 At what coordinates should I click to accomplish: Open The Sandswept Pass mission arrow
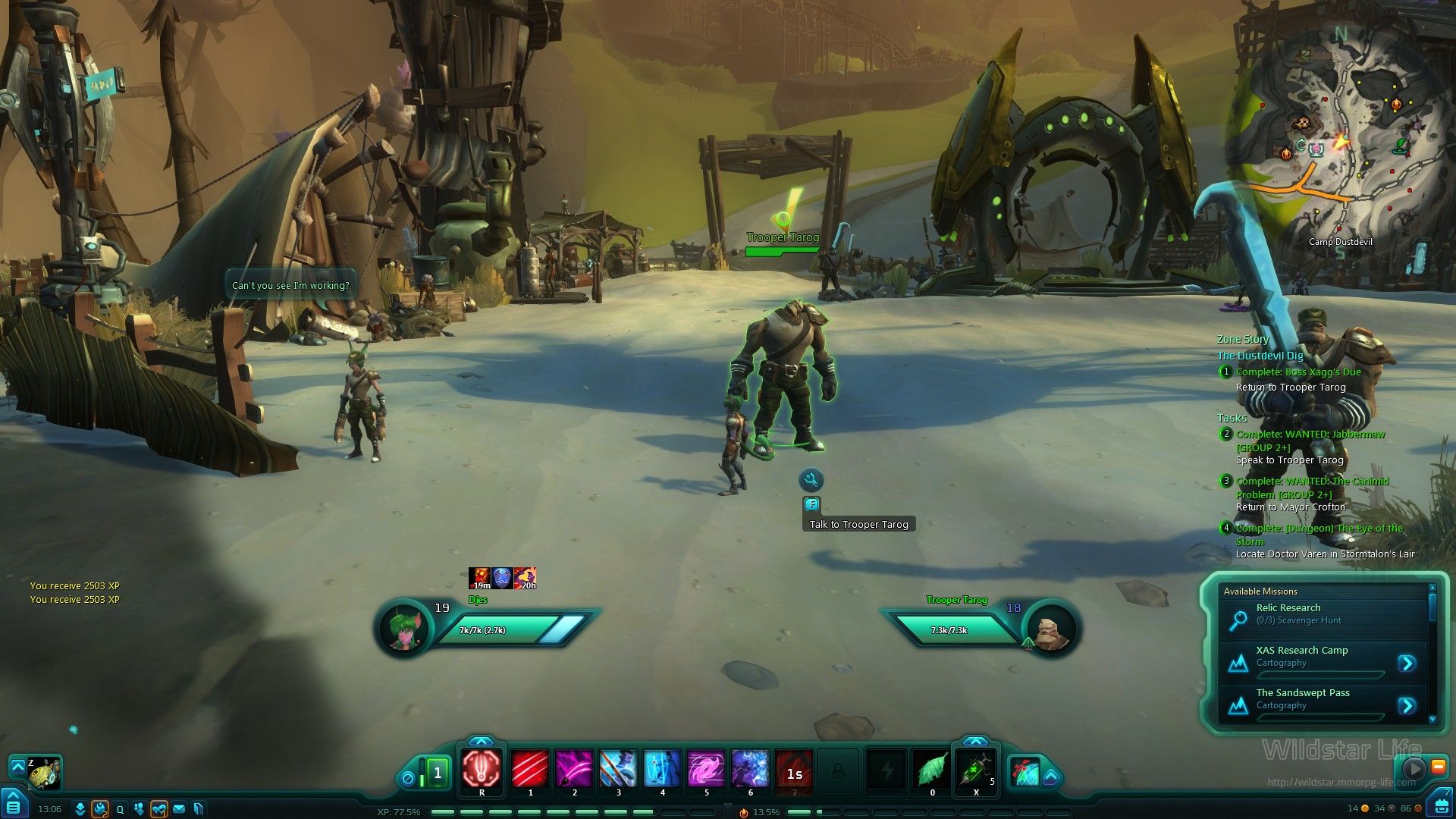[1407, 706]
